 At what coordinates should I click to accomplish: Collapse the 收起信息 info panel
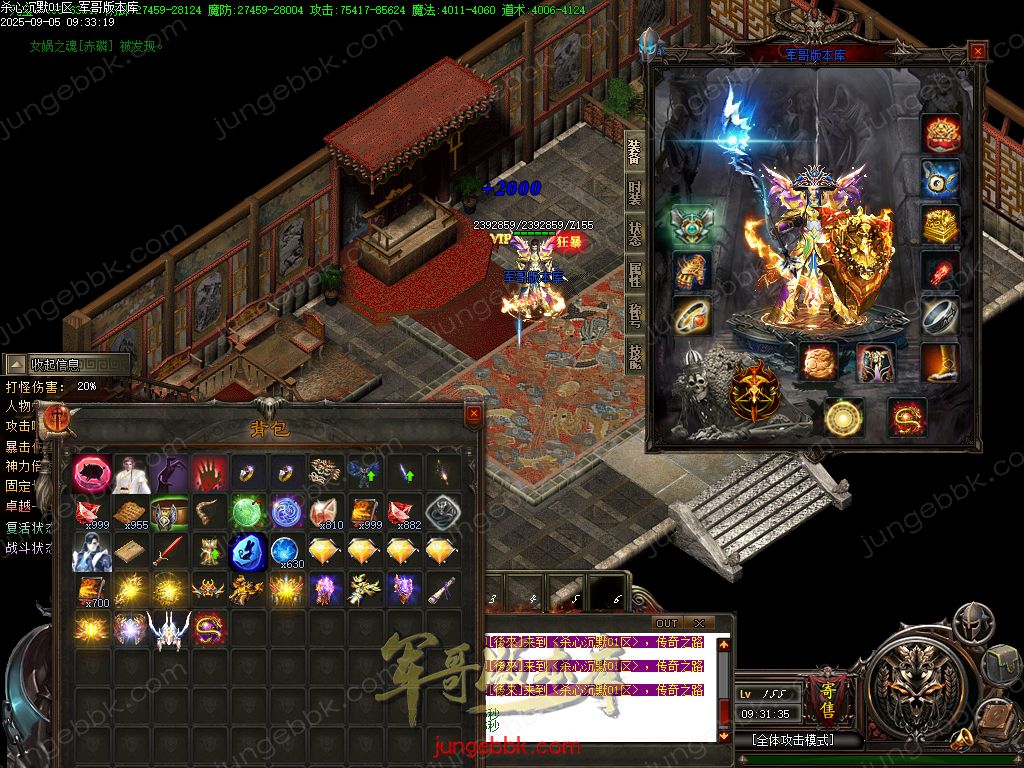click(66, 365)
